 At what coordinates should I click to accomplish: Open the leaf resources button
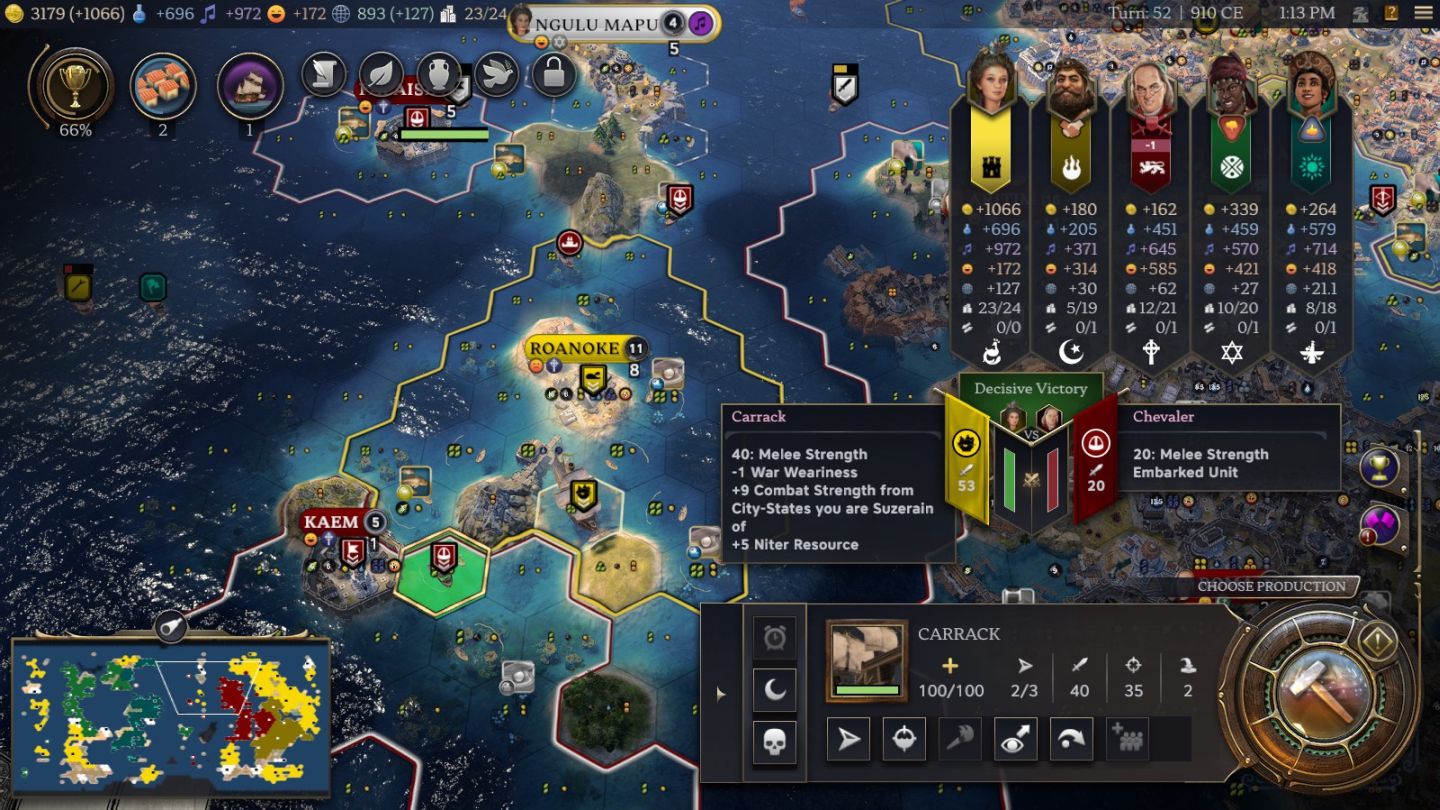click(381, 74)
